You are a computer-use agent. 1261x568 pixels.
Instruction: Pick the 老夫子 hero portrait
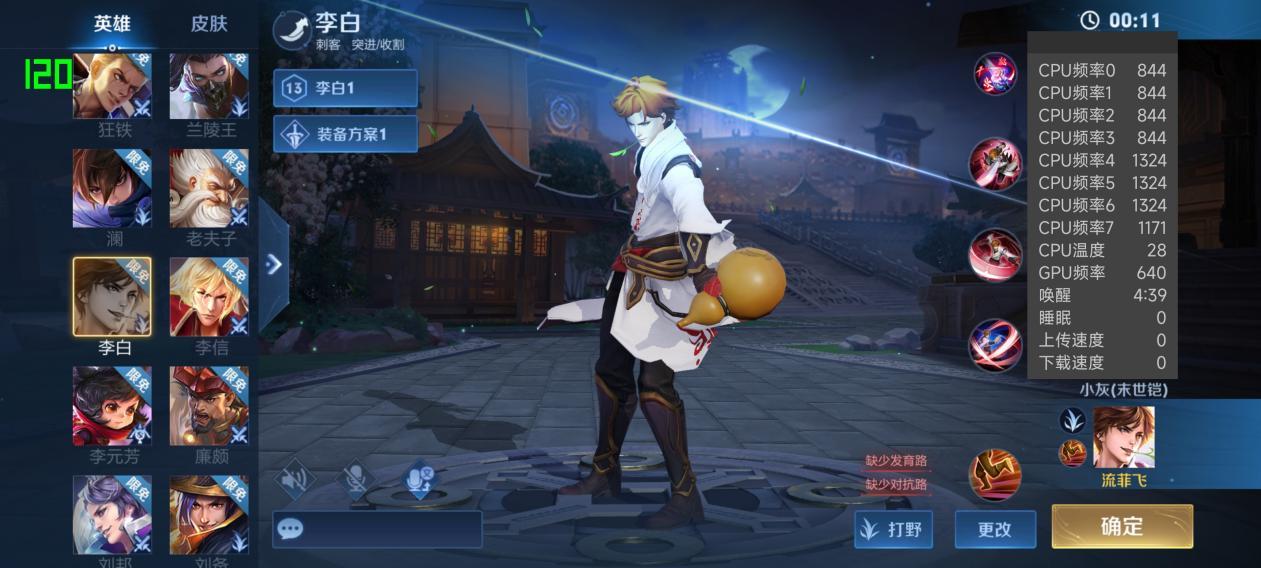tap(209, 188)
